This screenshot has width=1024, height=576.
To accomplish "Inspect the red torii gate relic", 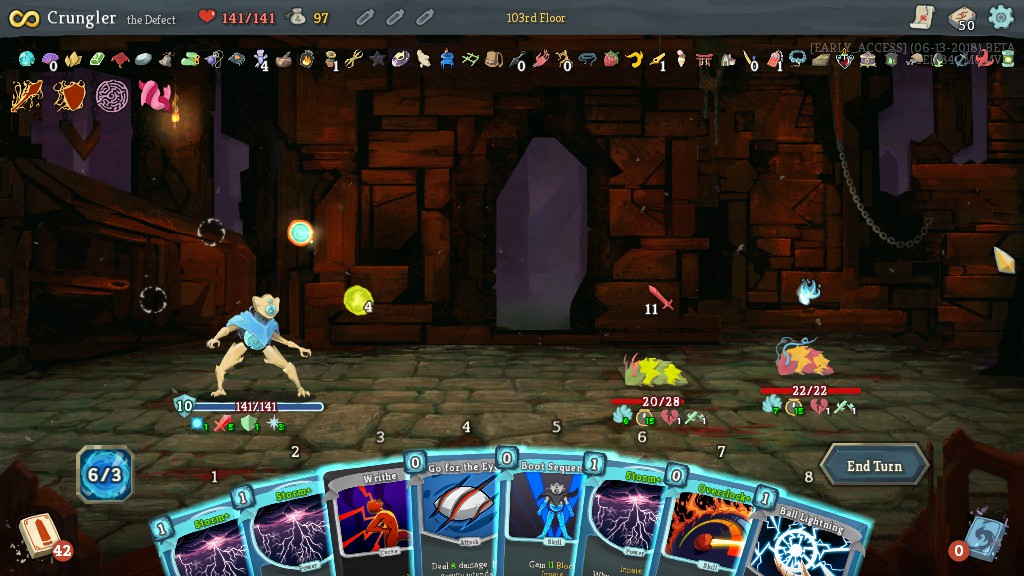I will click(704, 59).
